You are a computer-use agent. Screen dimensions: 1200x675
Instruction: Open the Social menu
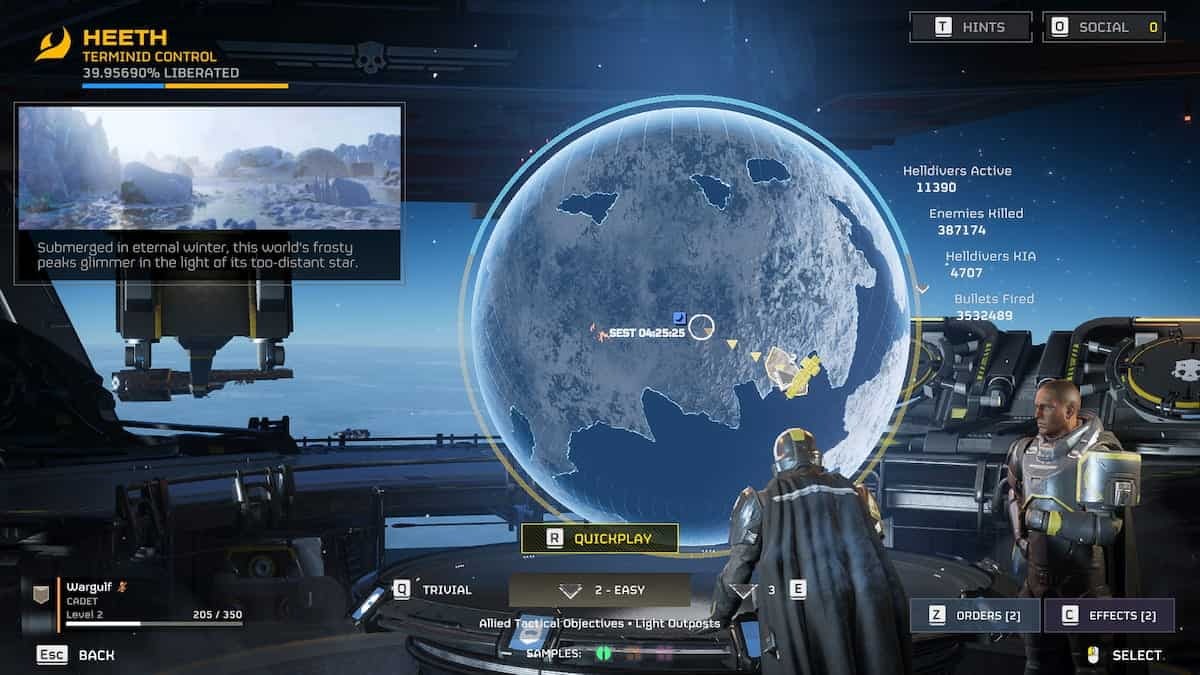(1103, 27)
